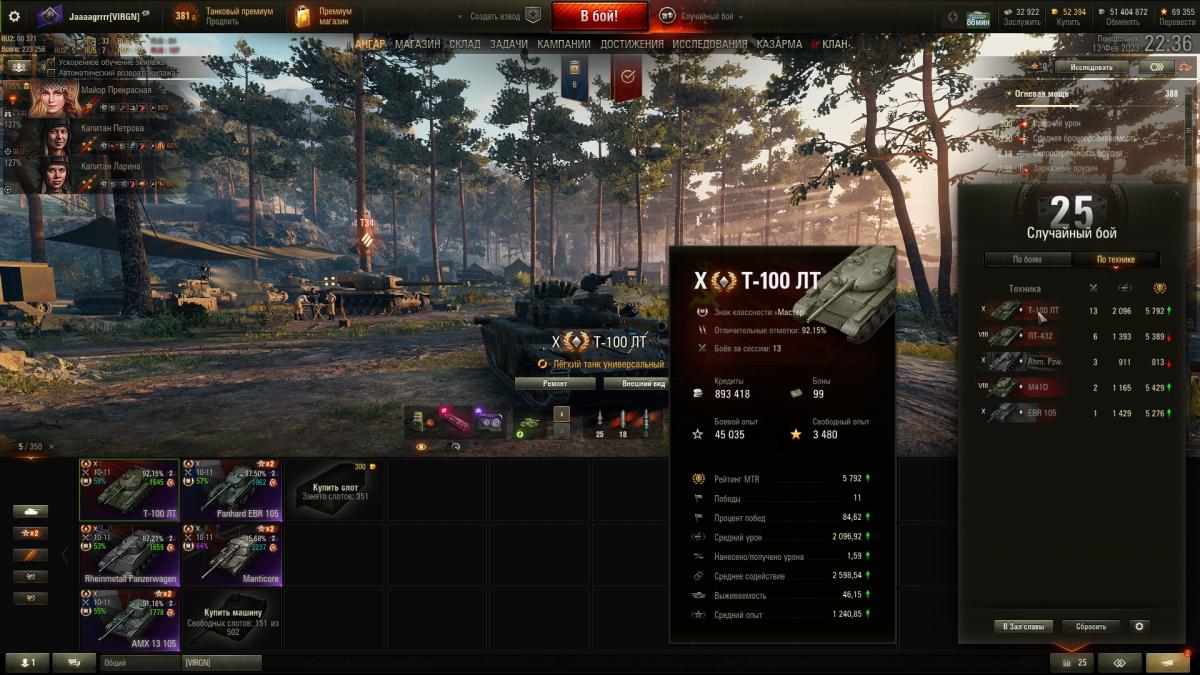Click the Ремонт repair button
Viewport: 1200px width, 675px height.
555,383
